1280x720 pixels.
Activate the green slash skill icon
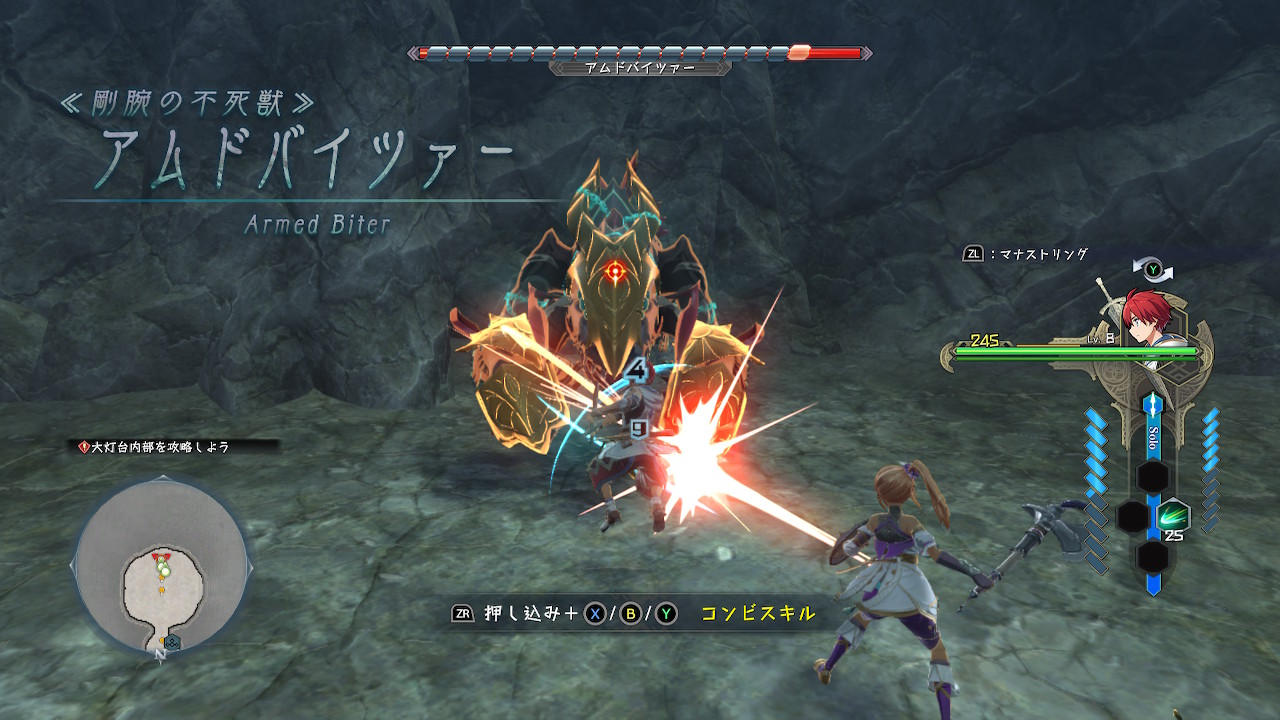click(x=1173, y=517)
